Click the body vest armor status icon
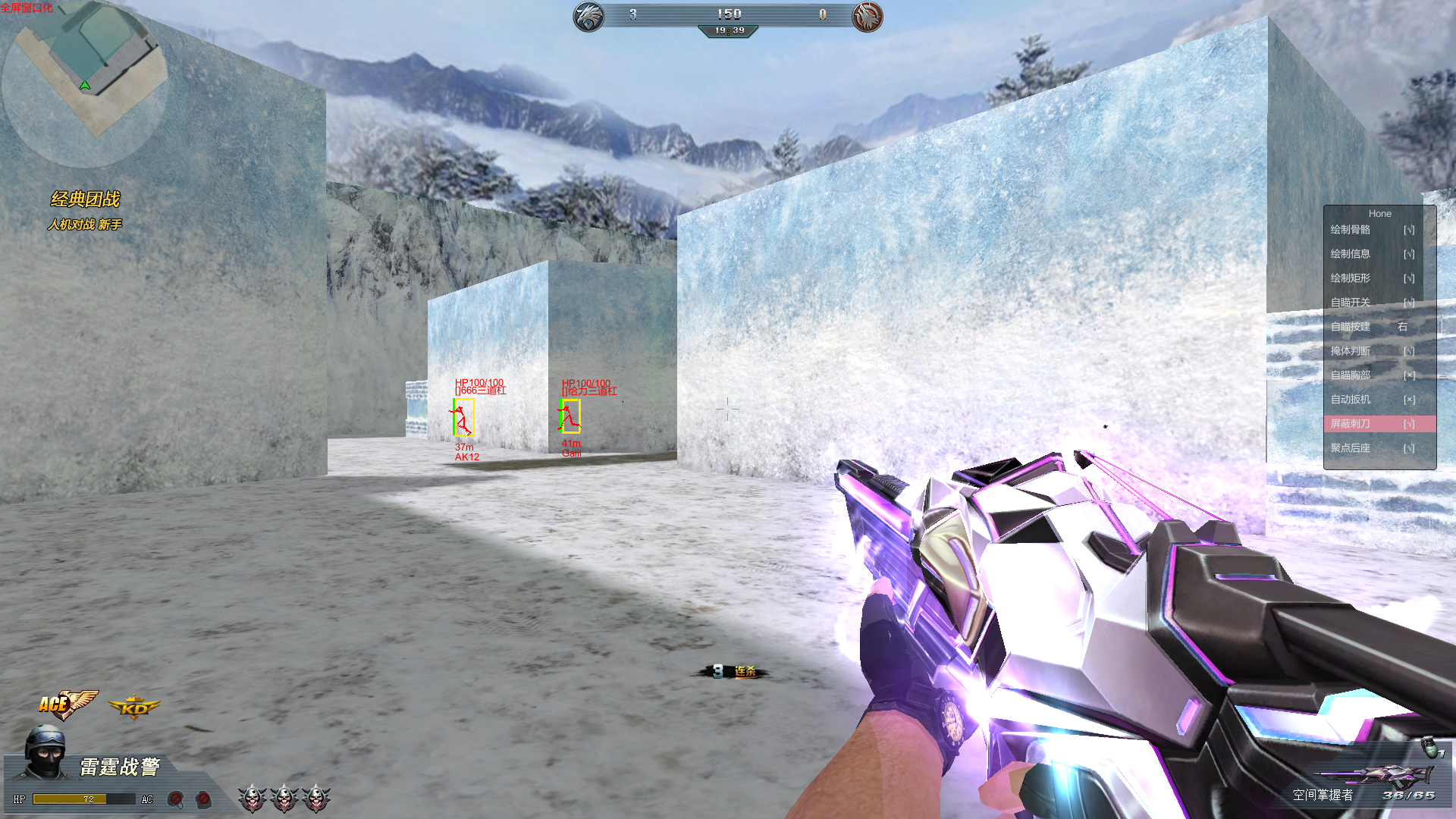 pos(203,799)
